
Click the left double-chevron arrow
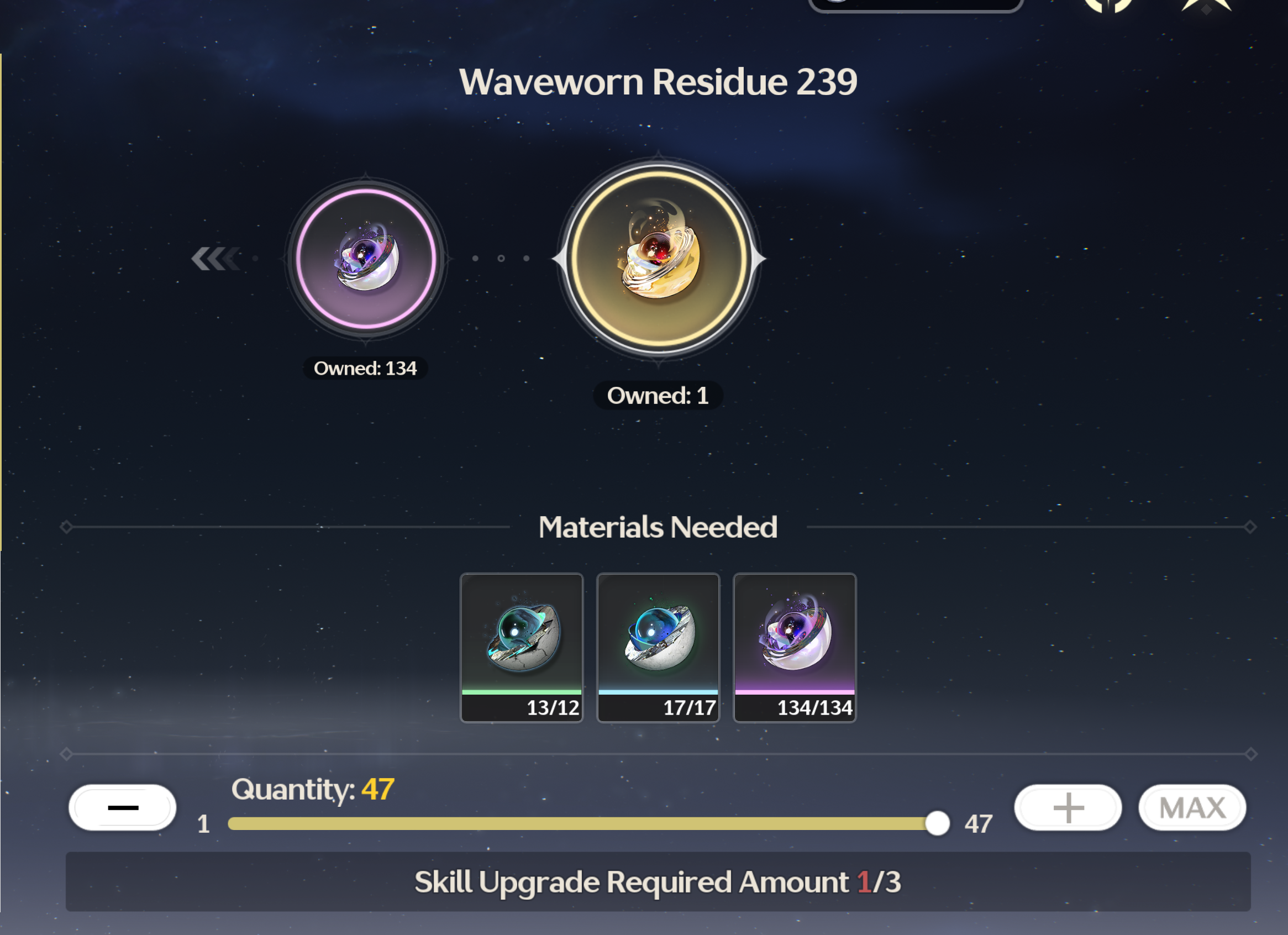[216, 259]
